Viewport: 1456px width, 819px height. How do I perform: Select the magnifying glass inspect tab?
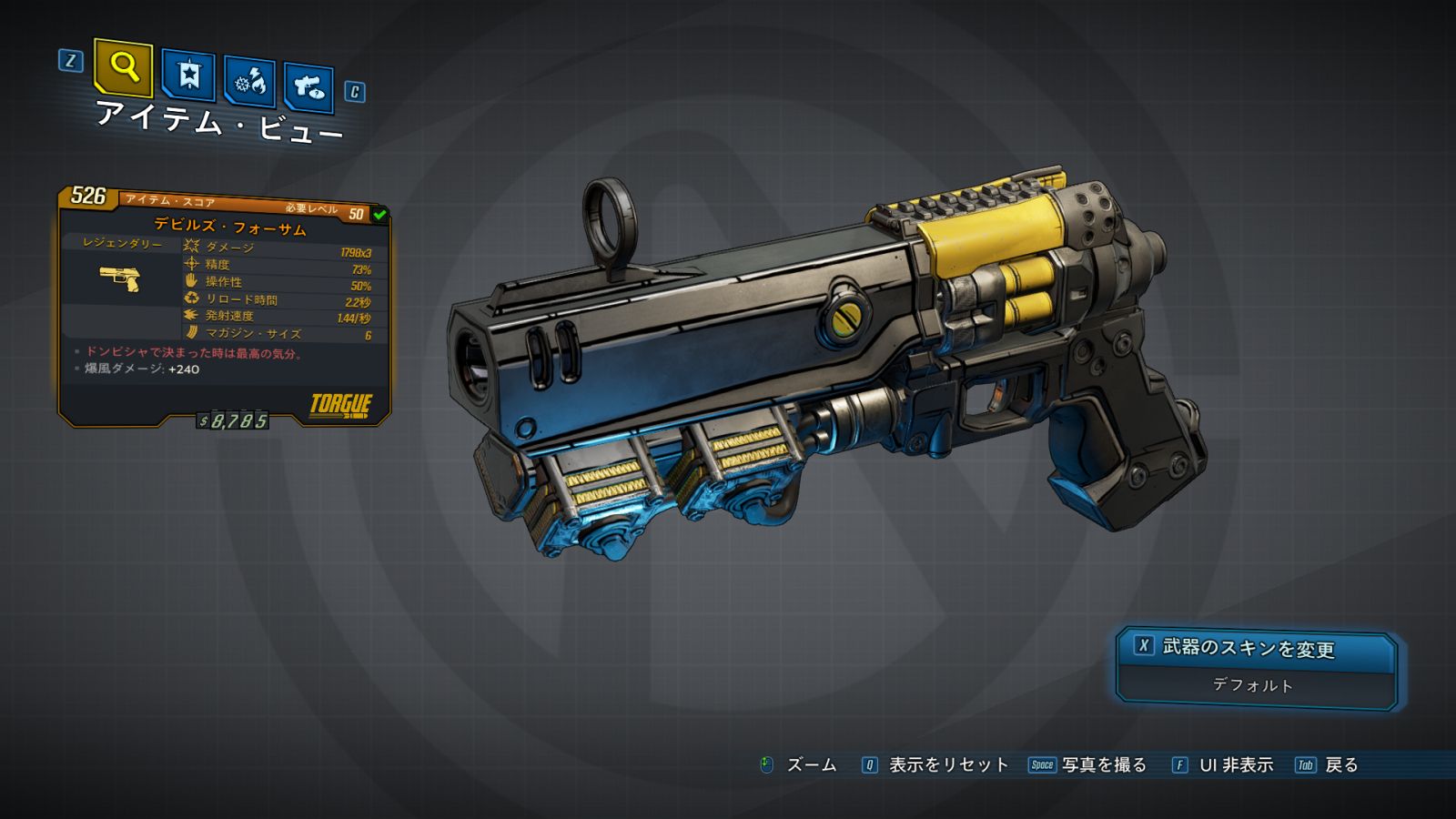123,67
